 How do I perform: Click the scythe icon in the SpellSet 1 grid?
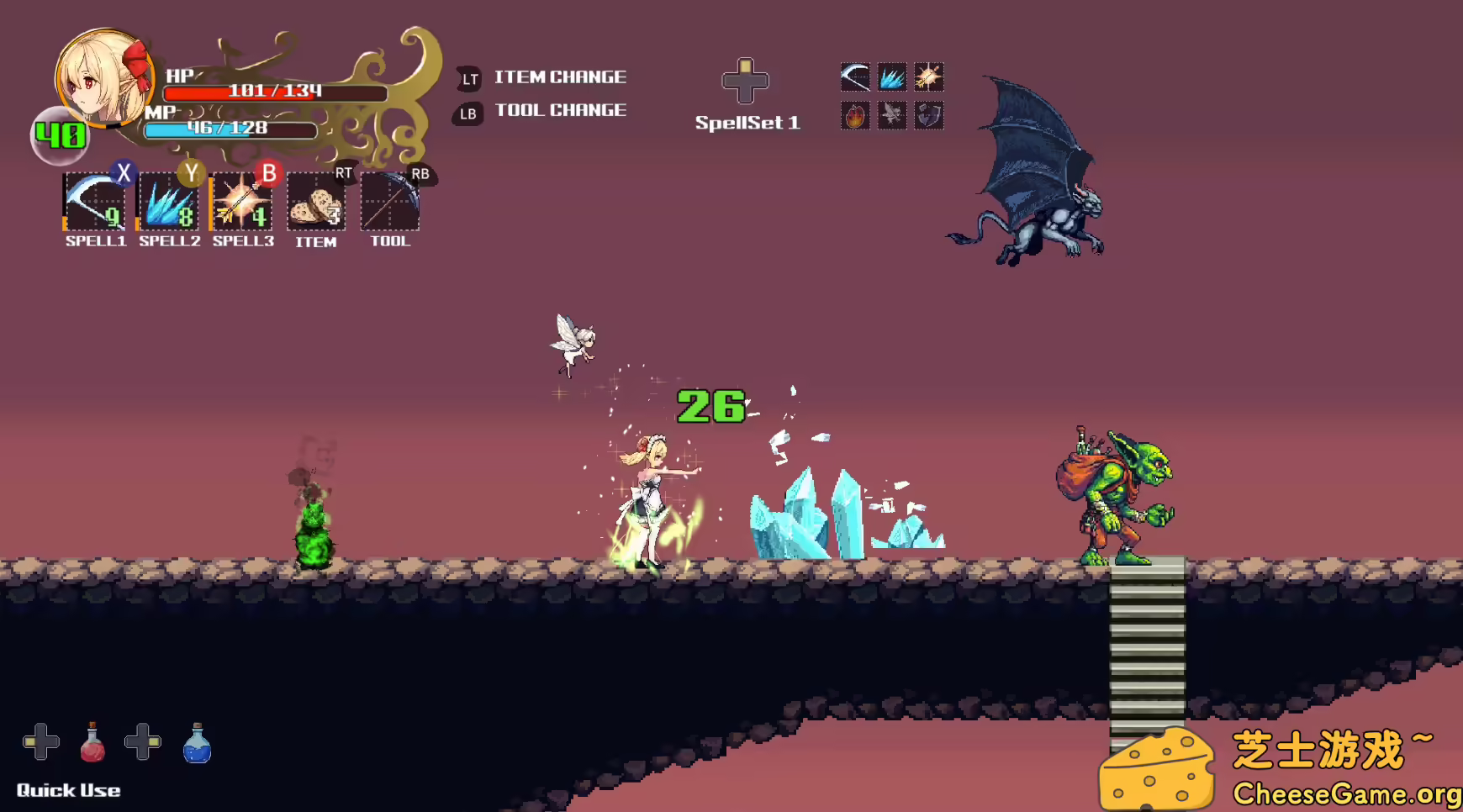tap(855, 77)
